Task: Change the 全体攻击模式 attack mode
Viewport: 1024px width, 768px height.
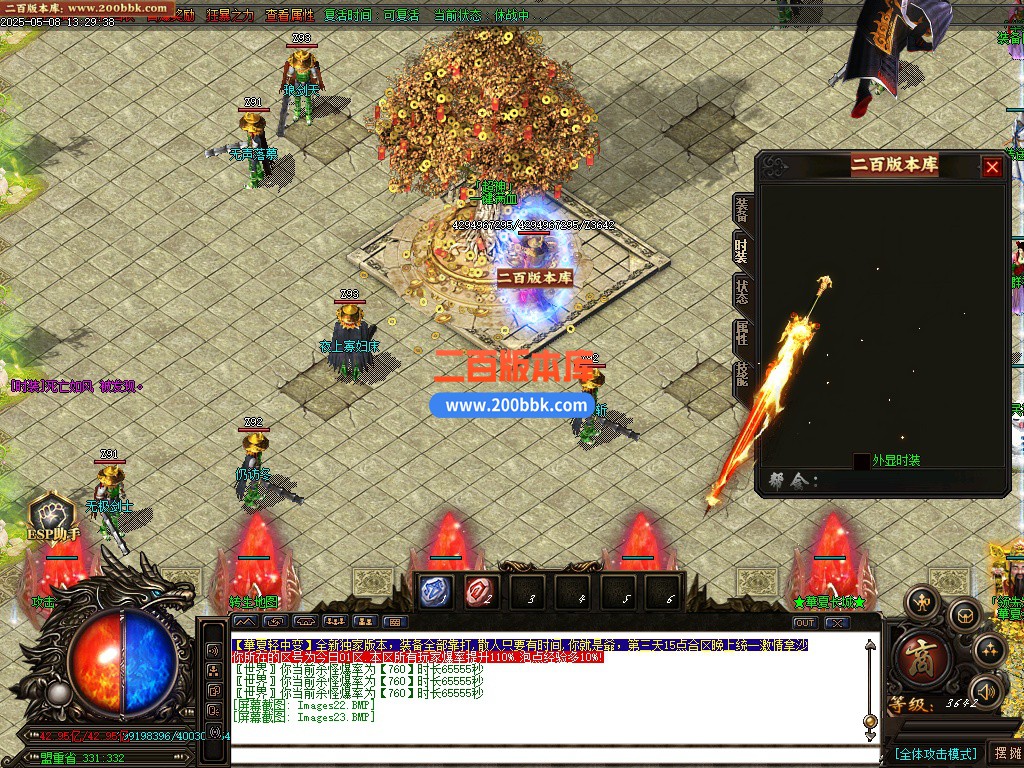Action: tap(935, 753)
